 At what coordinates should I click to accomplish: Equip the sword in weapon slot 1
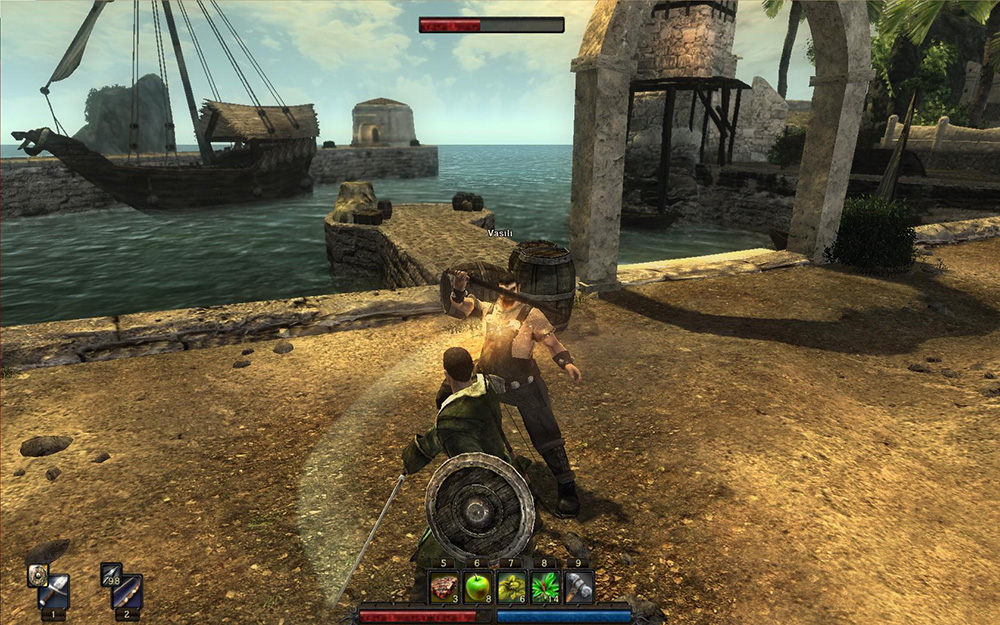(54, 592)
